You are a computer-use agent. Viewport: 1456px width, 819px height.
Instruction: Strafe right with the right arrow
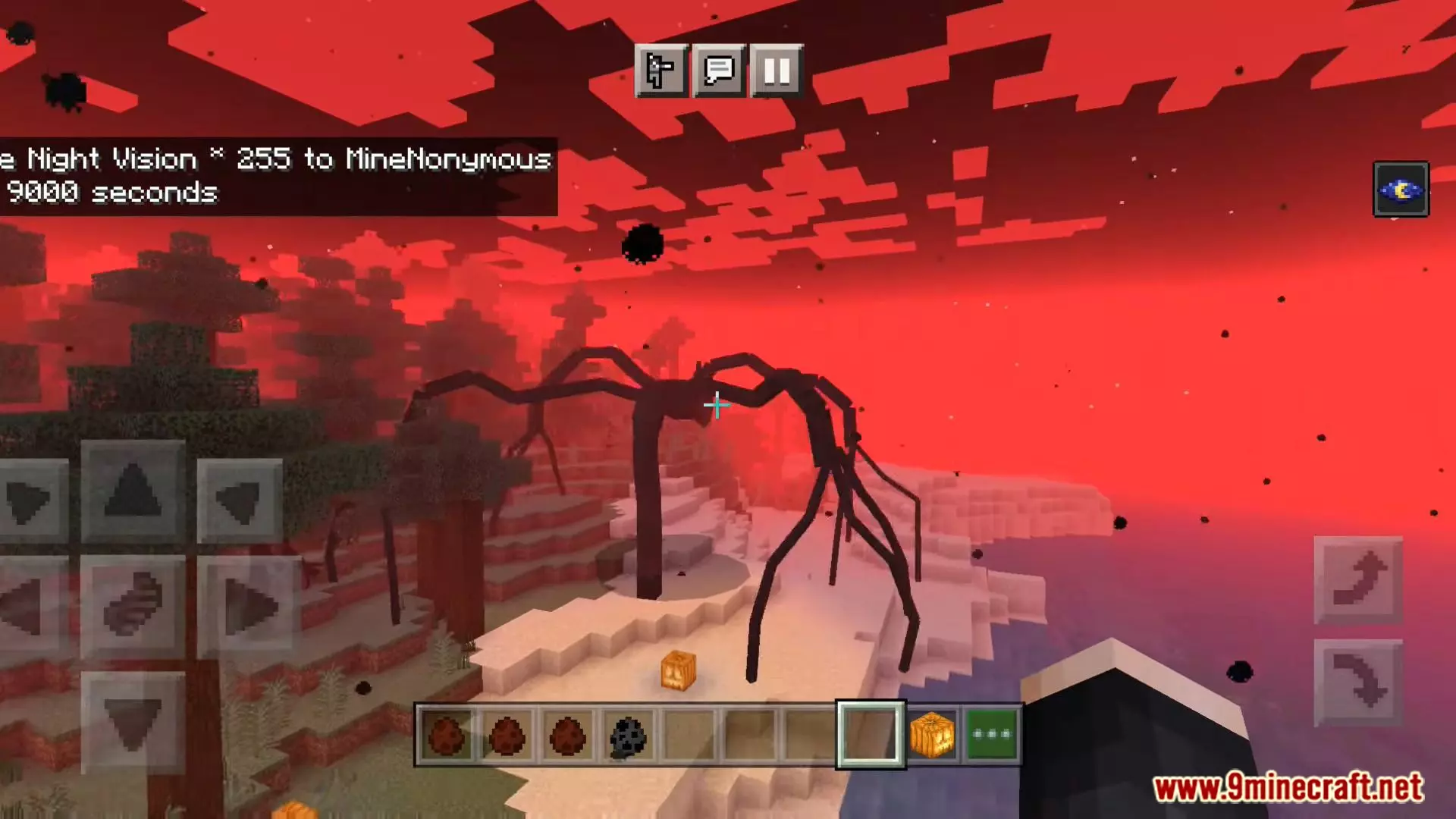(x=249, y=607)
